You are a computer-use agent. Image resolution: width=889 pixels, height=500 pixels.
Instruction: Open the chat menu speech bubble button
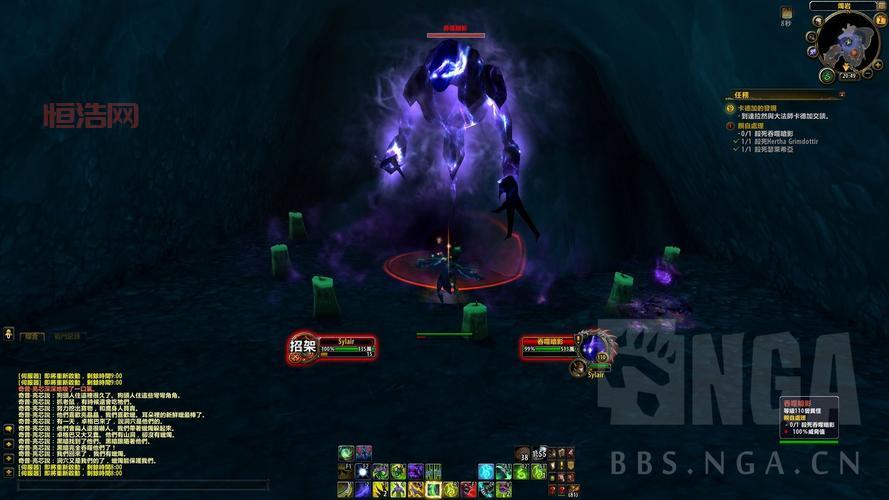pos(8,428)
